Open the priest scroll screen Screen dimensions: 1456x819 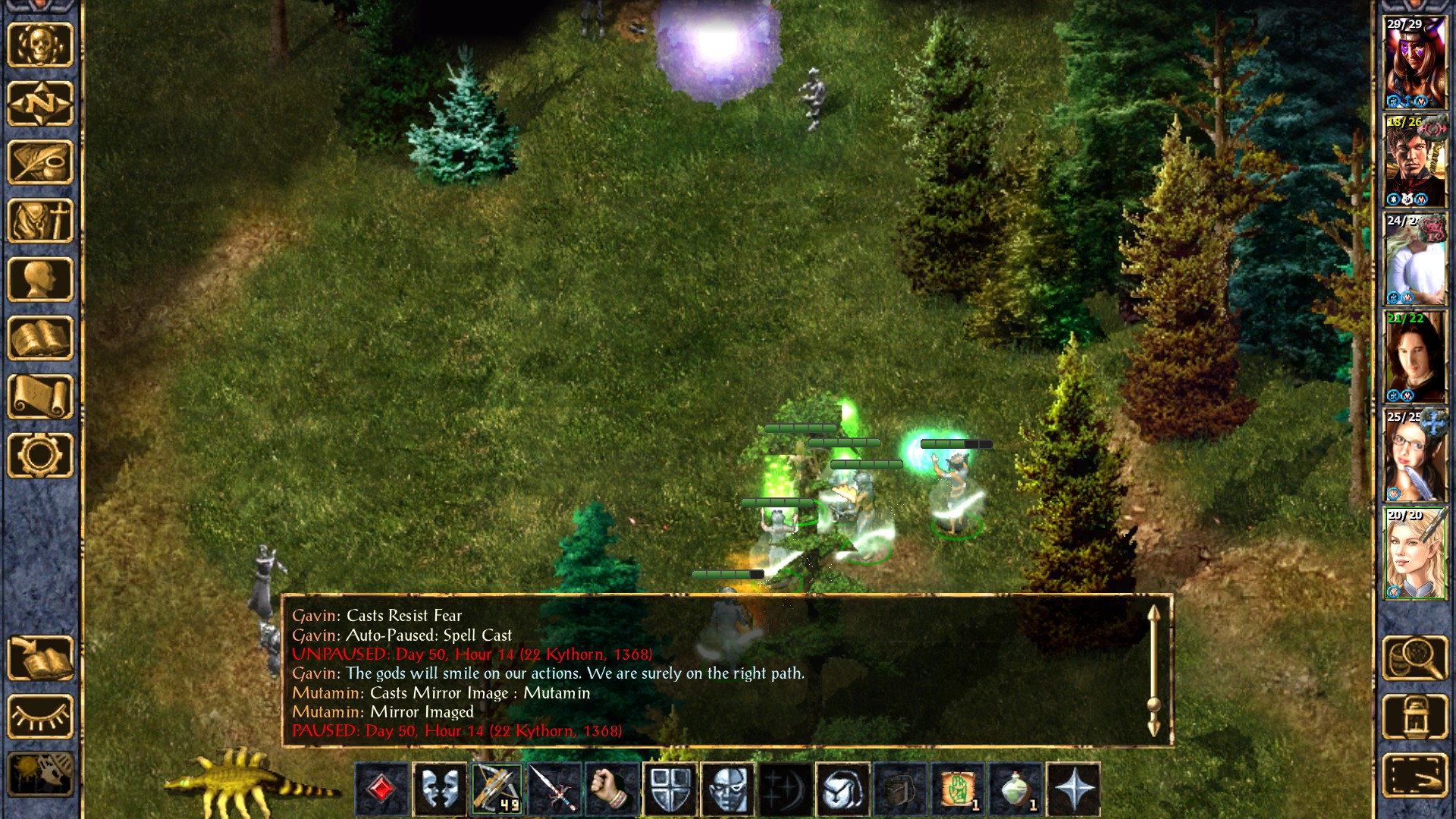[x=40, y=397]
